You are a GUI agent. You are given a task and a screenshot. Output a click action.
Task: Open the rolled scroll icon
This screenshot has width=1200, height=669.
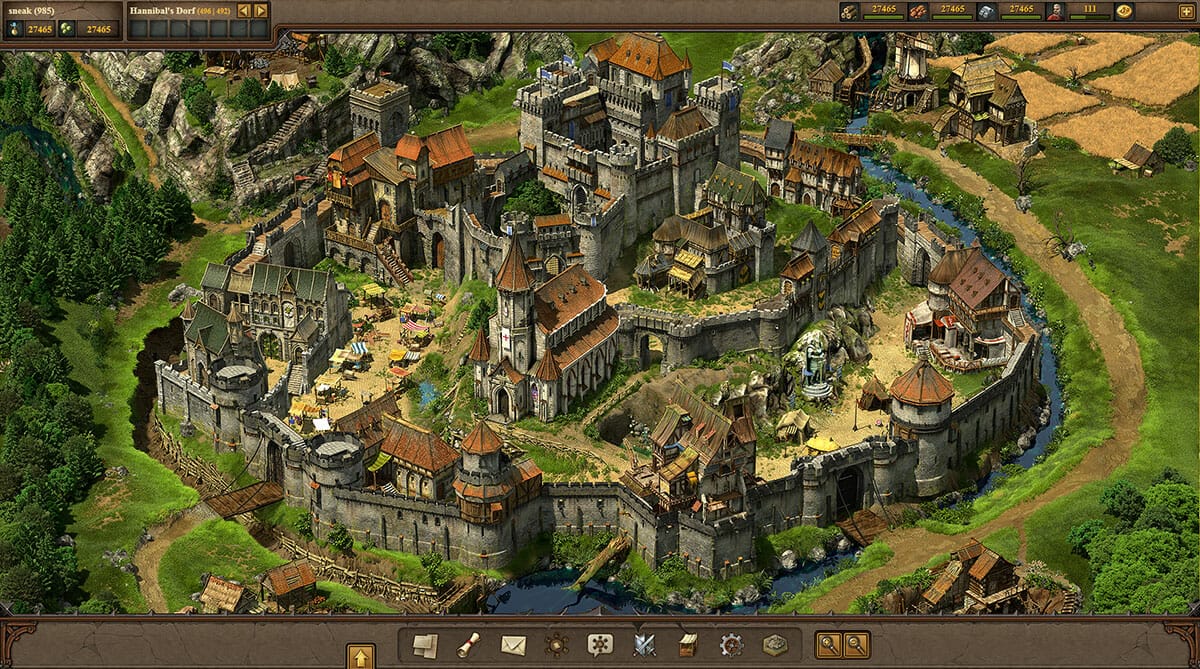coord(469,645)
